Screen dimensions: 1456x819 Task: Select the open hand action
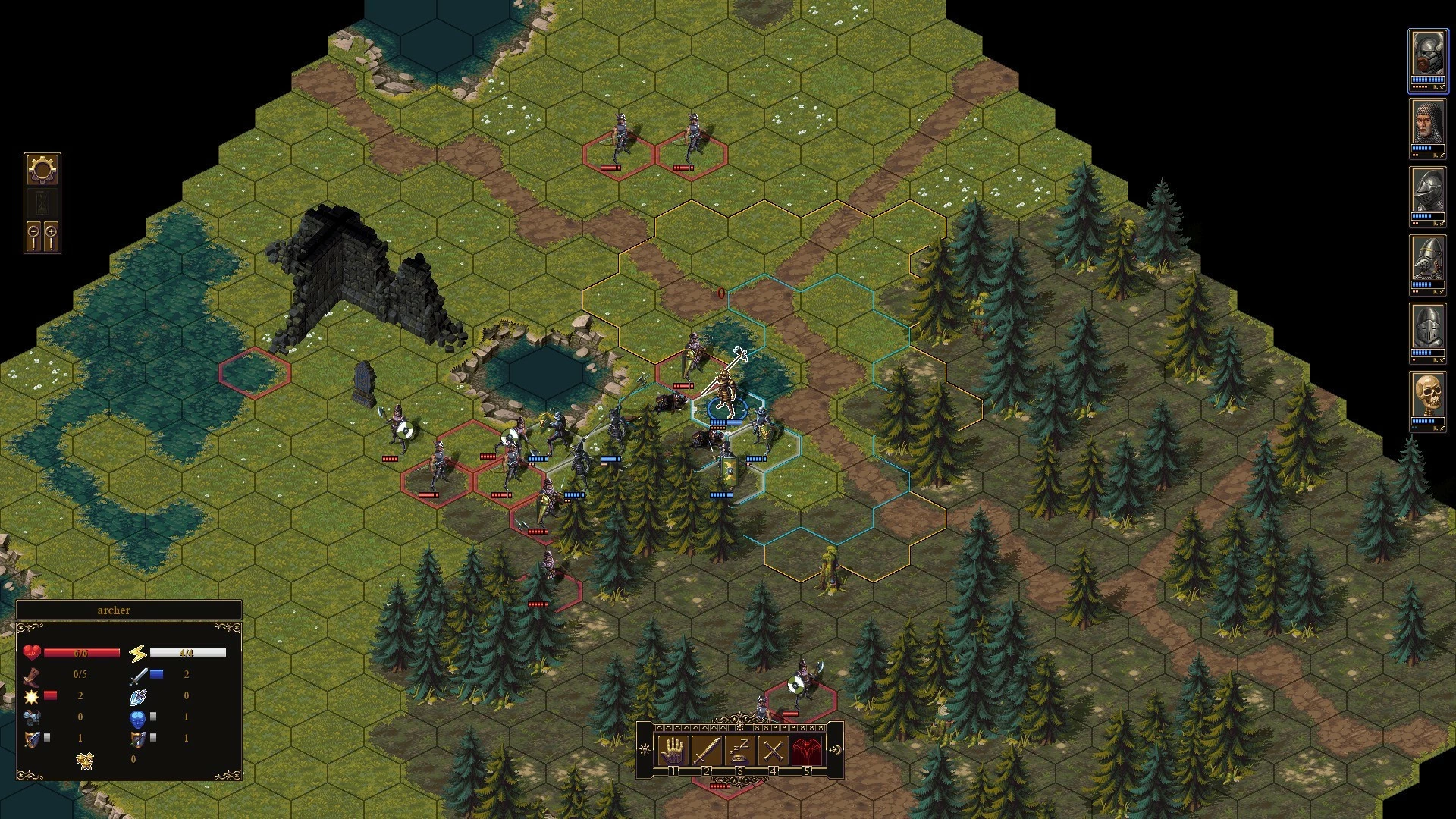click(673, 749)
